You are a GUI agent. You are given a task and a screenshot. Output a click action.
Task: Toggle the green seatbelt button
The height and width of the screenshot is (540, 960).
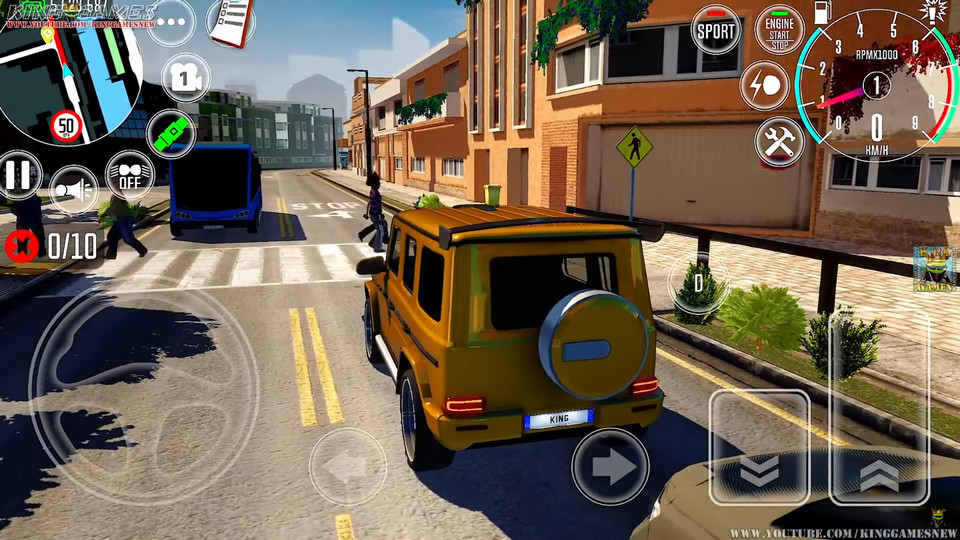click(170, 133)
